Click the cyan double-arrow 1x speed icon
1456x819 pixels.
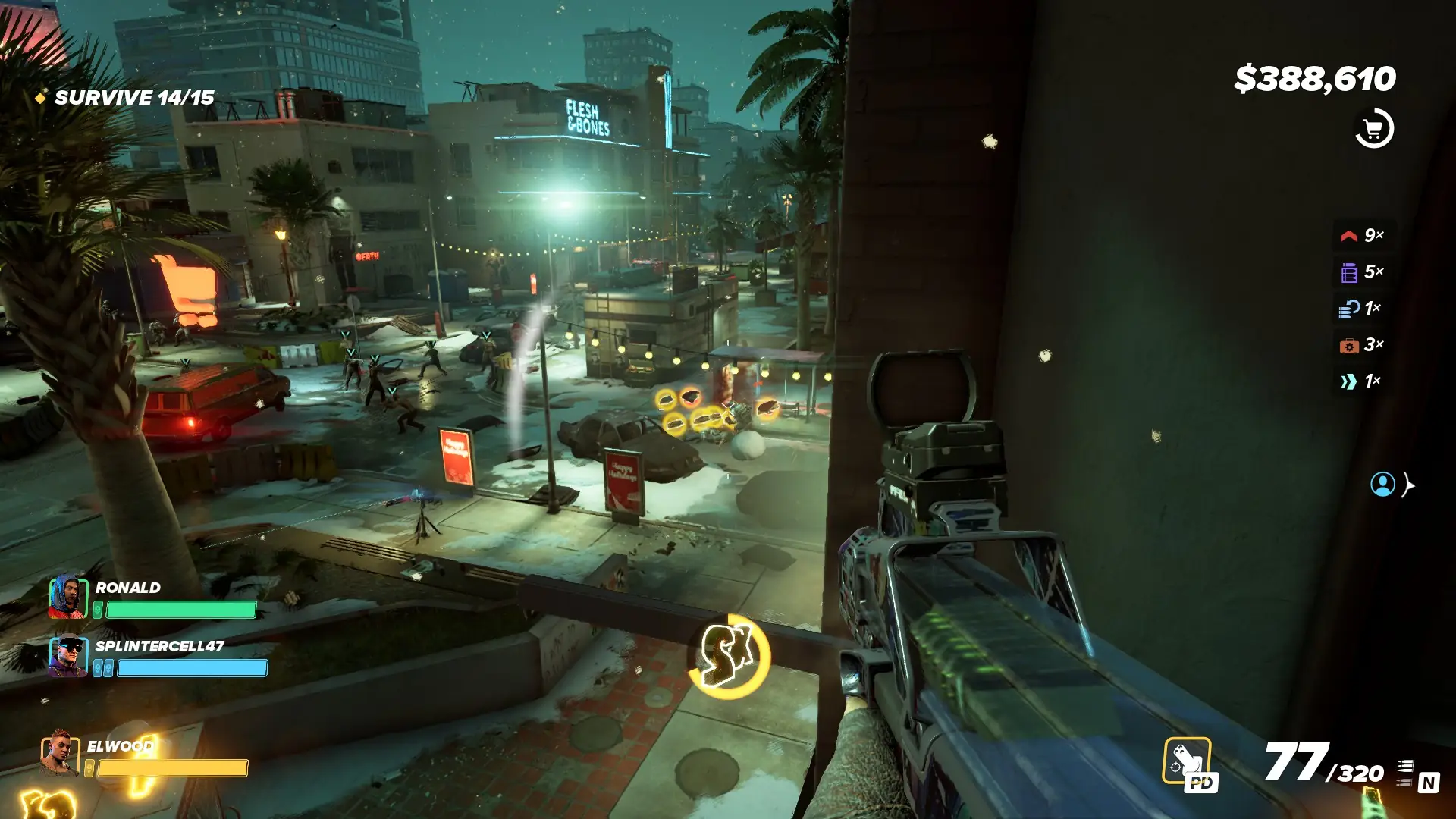pos(1349,381)
